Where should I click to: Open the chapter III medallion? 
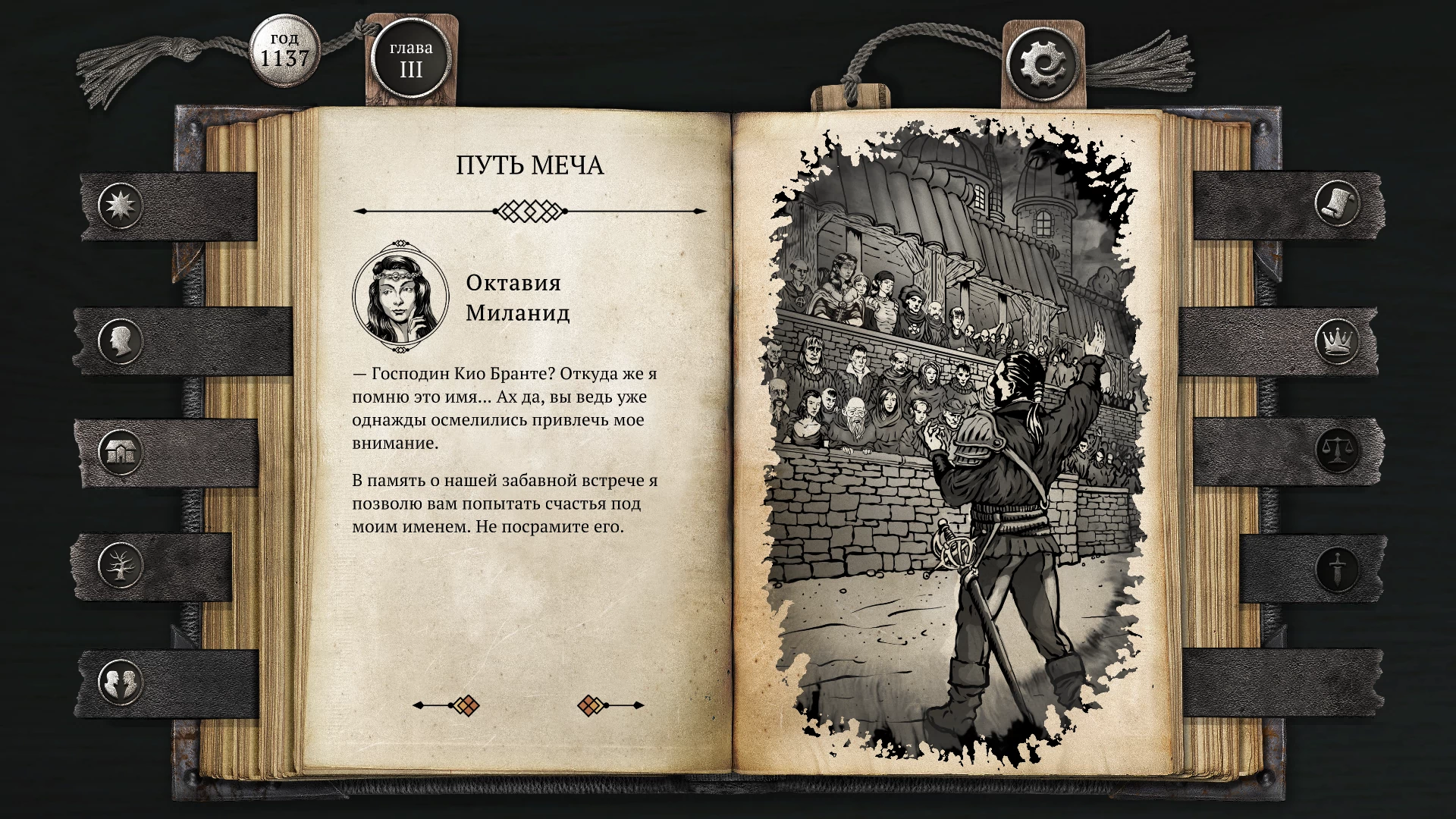pyautogui.click(x=411, y=60)
